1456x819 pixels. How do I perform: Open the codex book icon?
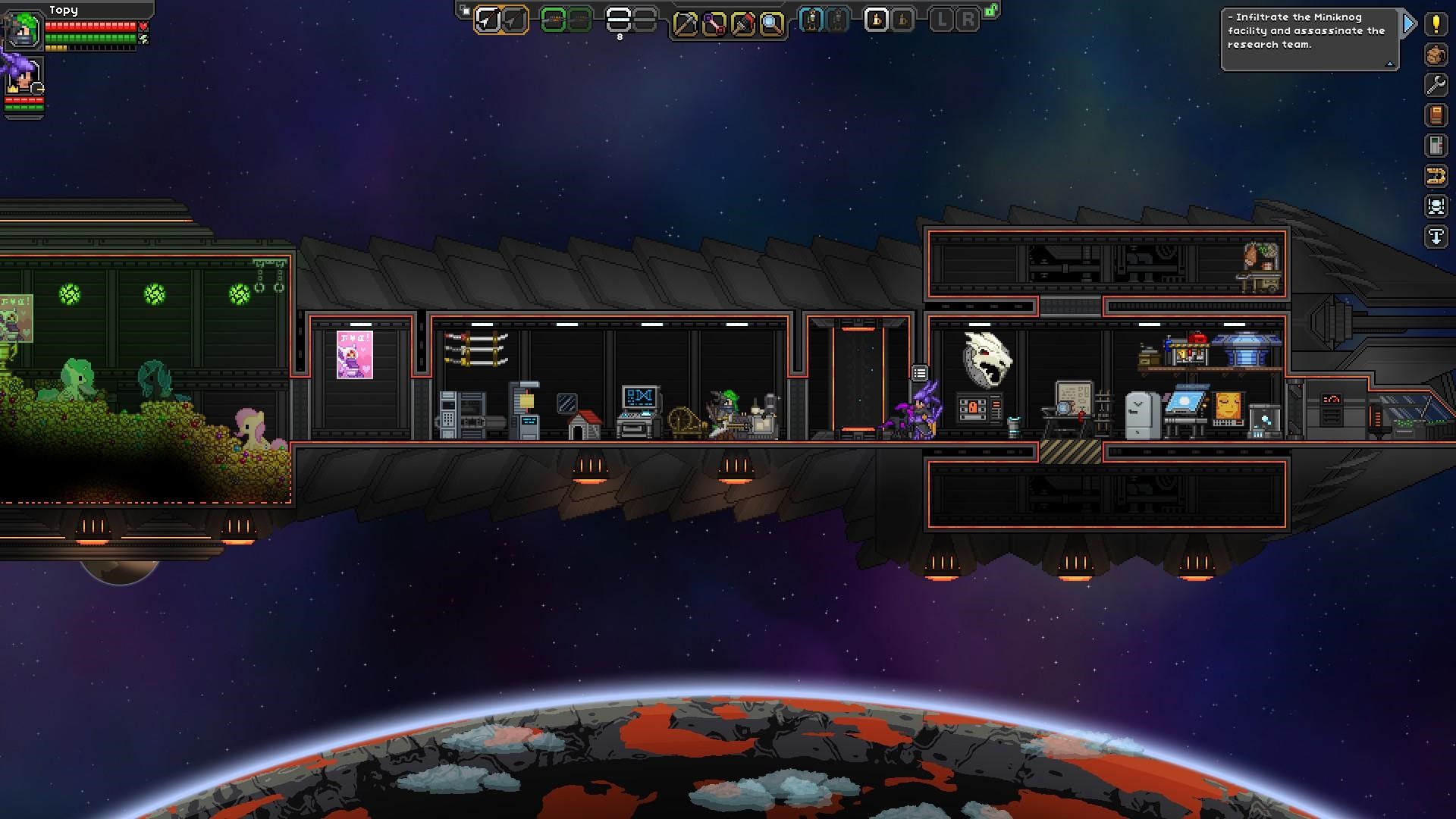pyautogui.click(x=1436, y=115)
